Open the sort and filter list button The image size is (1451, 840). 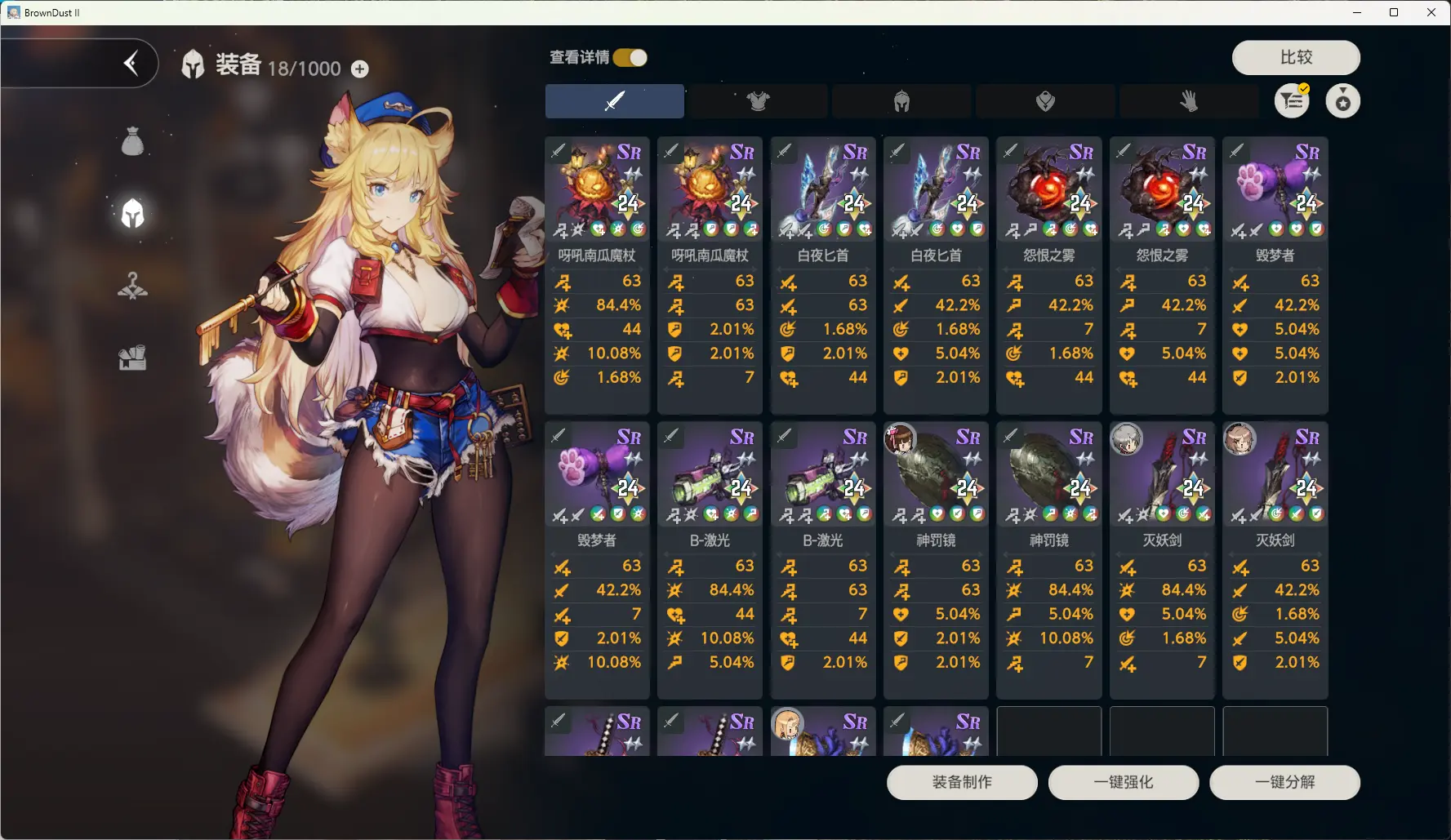point(1292,101)
